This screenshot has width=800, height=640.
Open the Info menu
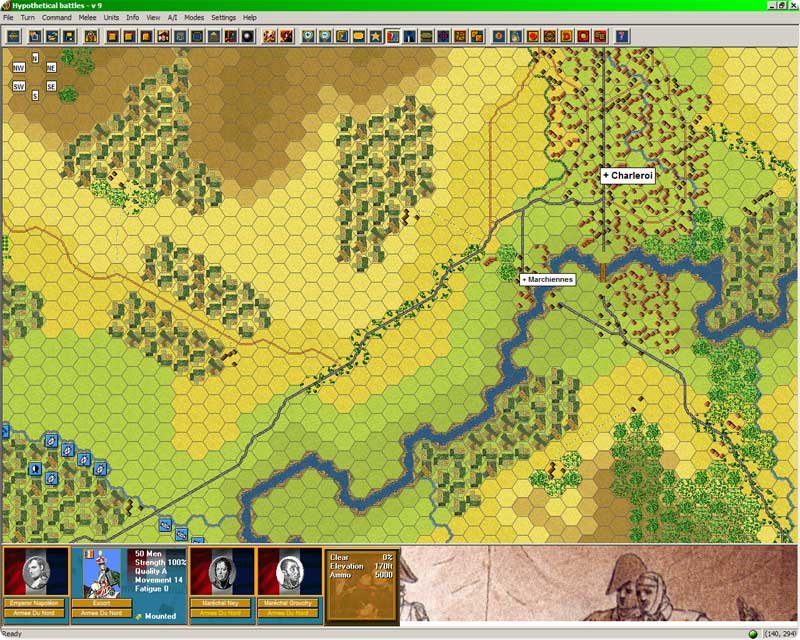point(133,18)
